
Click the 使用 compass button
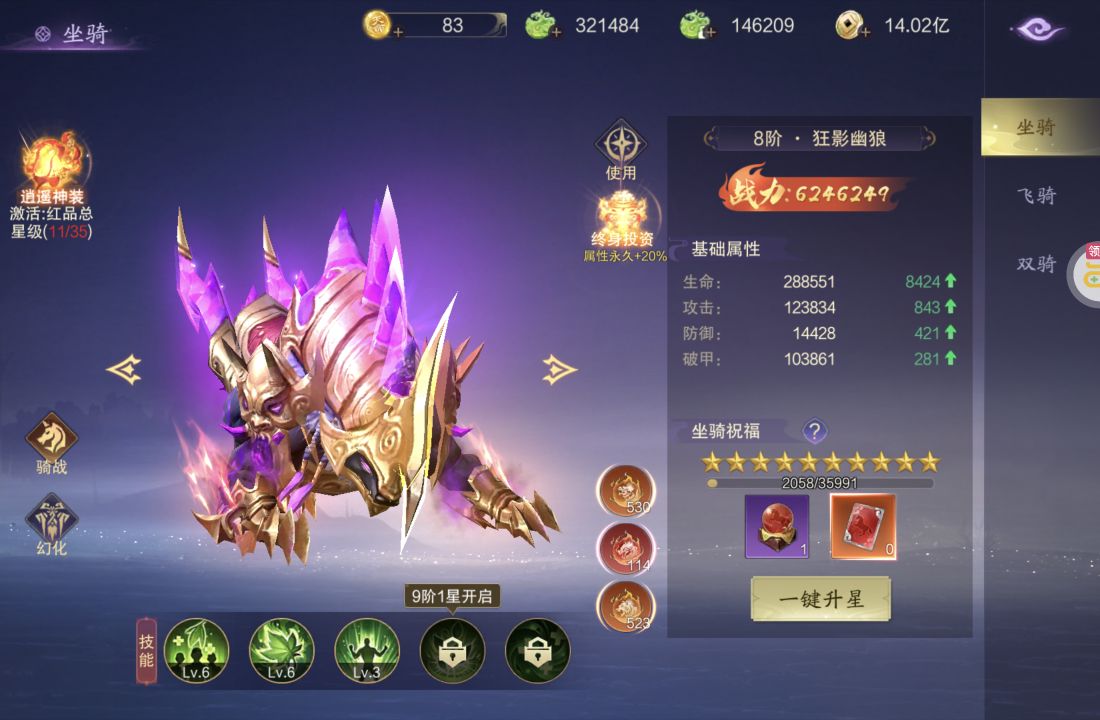click(621, 146)
